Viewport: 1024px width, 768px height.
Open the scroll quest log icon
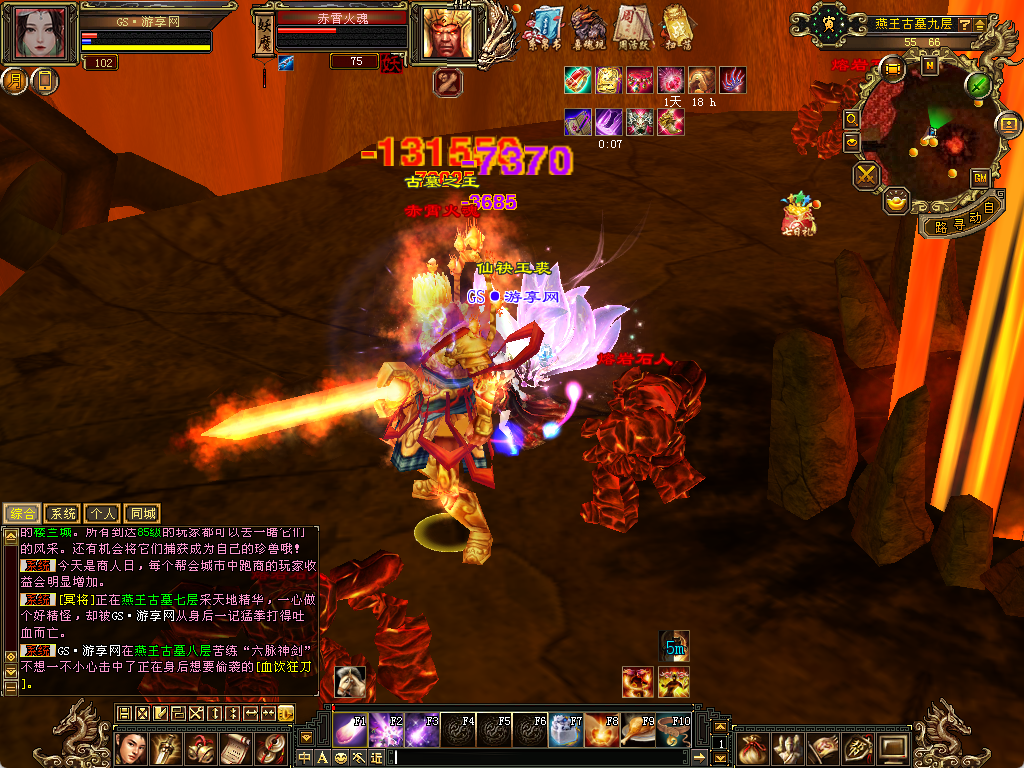tap(236, 747)
